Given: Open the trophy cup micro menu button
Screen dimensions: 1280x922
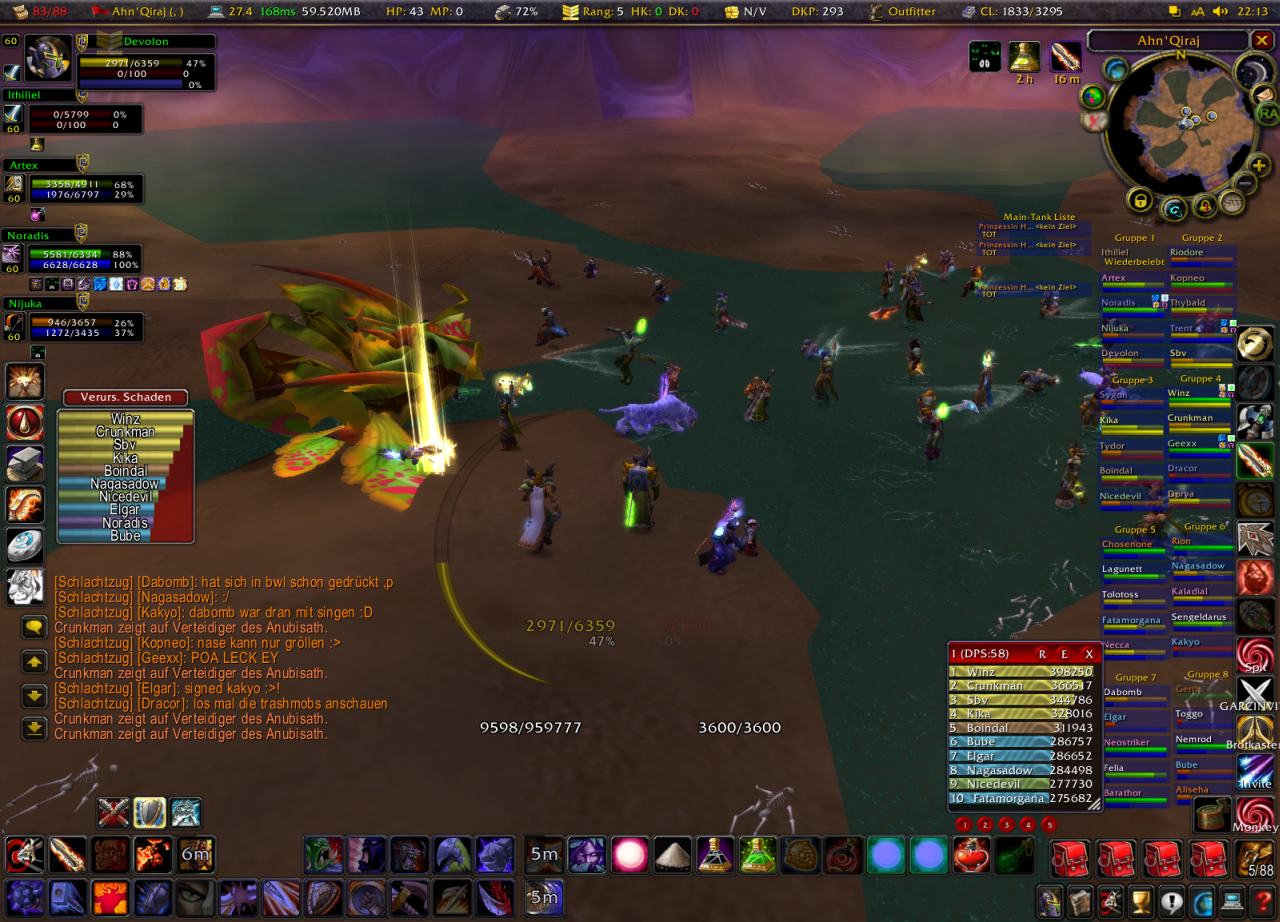Looking at the screenshot, I should (1141, 900).
